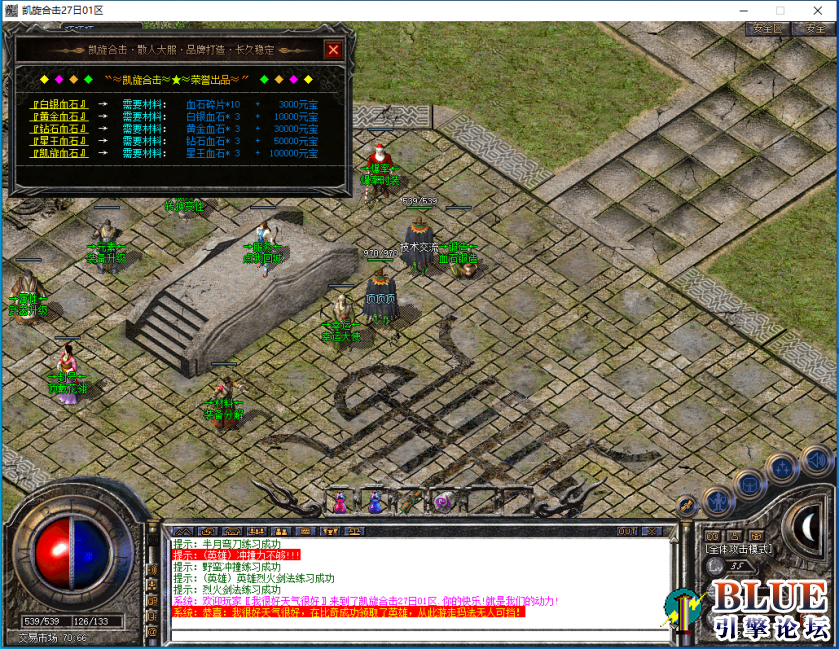Select the 钻石血石 crafting link
This screenshot has height=649, width=839.
[x=60, y=129]
